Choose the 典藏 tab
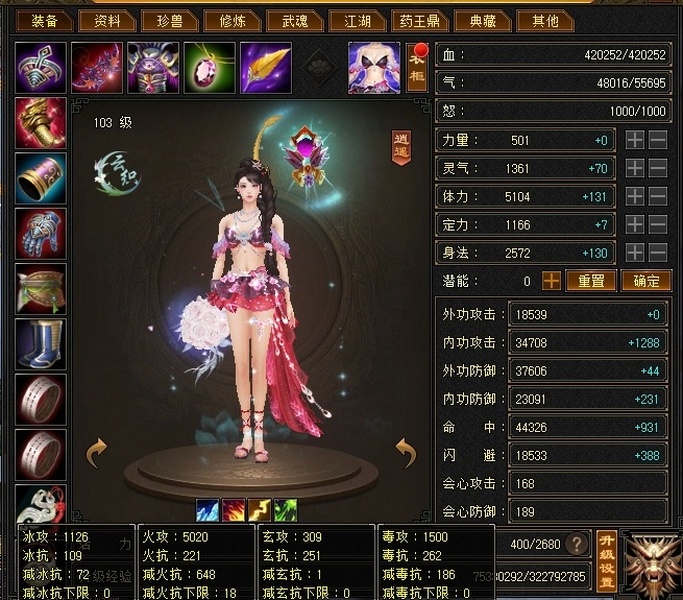 pos(484,20)
